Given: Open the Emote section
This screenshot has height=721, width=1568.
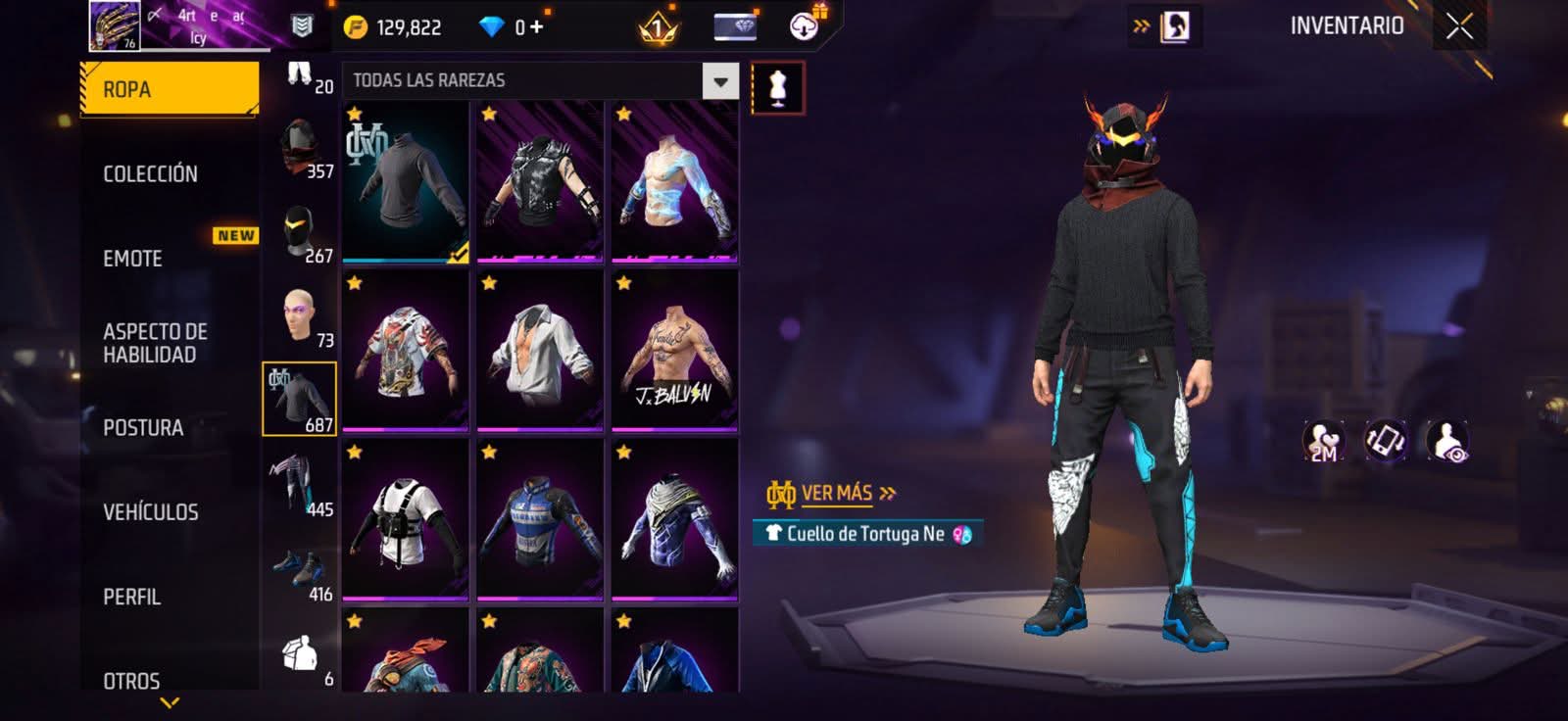Looking at the screenshot, I should [133, 259].
